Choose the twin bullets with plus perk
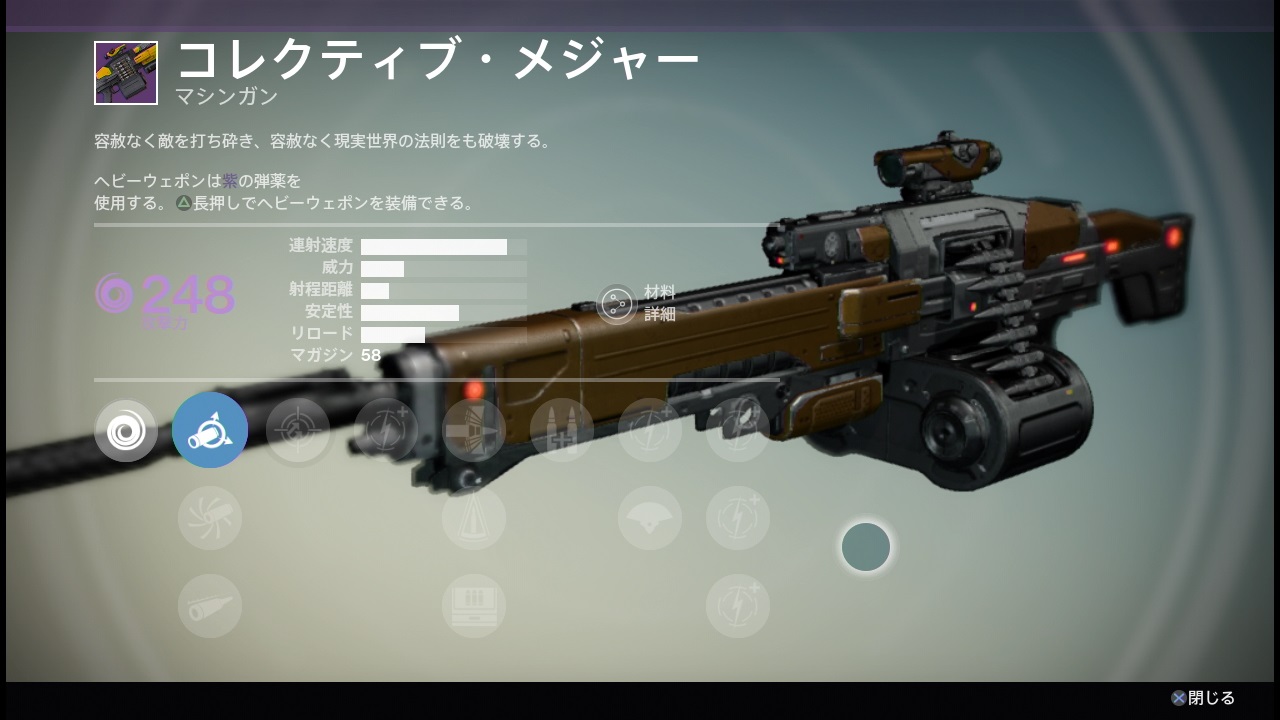This screenshot has width=1280, height=720. (x=562, y=431)
